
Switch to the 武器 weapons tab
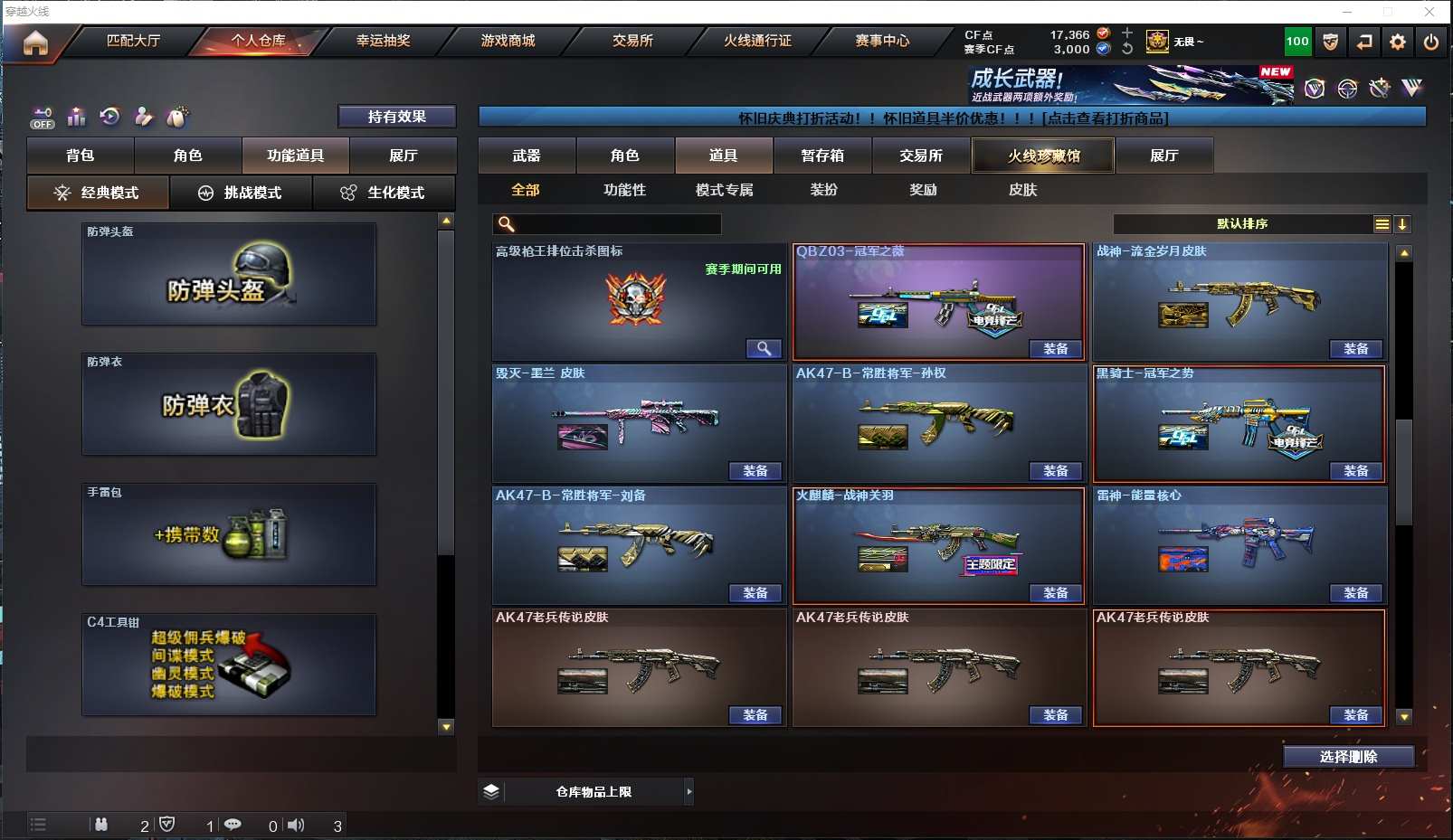tap(527, 156)
